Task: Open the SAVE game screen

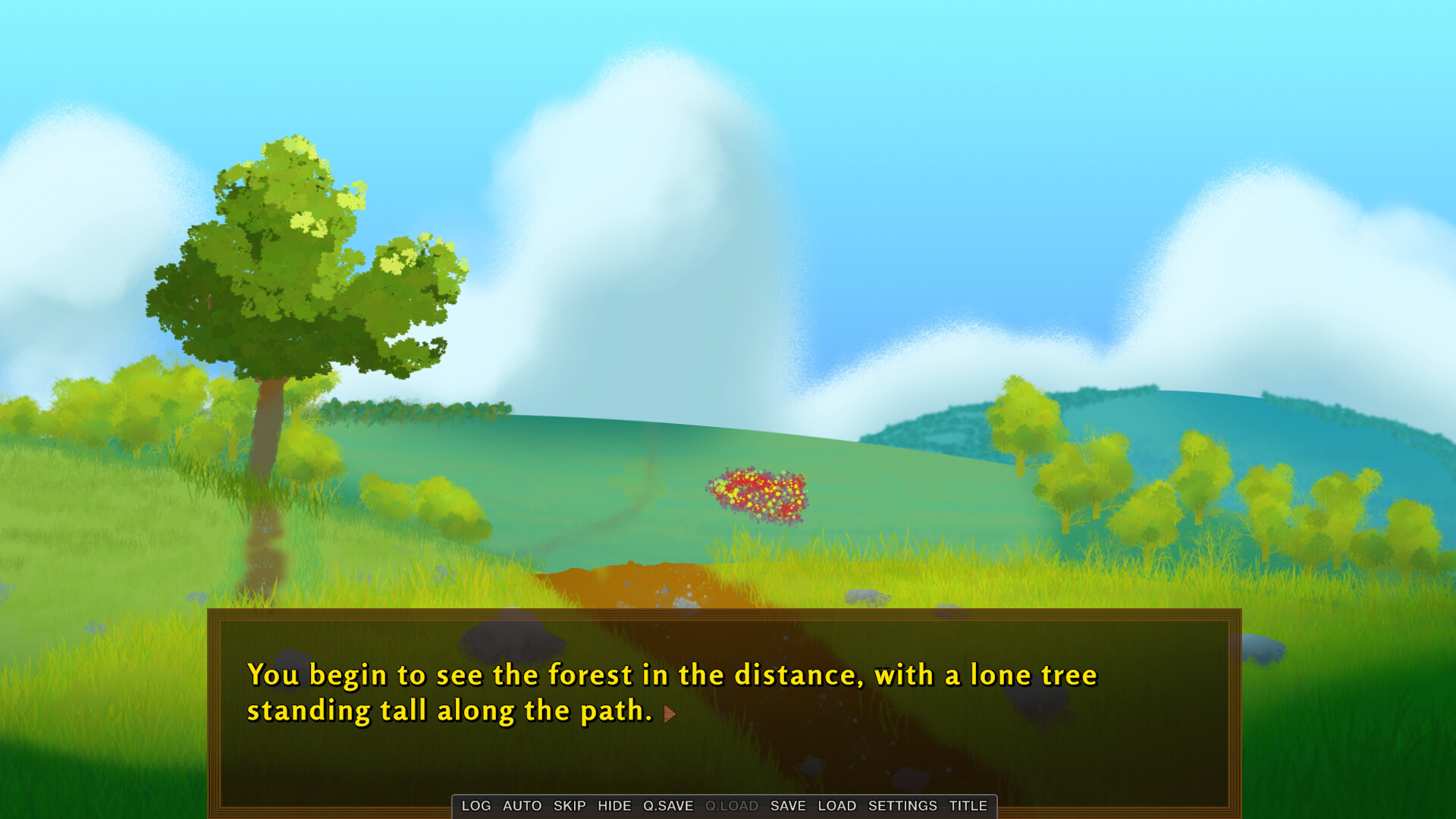Action: click(x=788, y=806)
